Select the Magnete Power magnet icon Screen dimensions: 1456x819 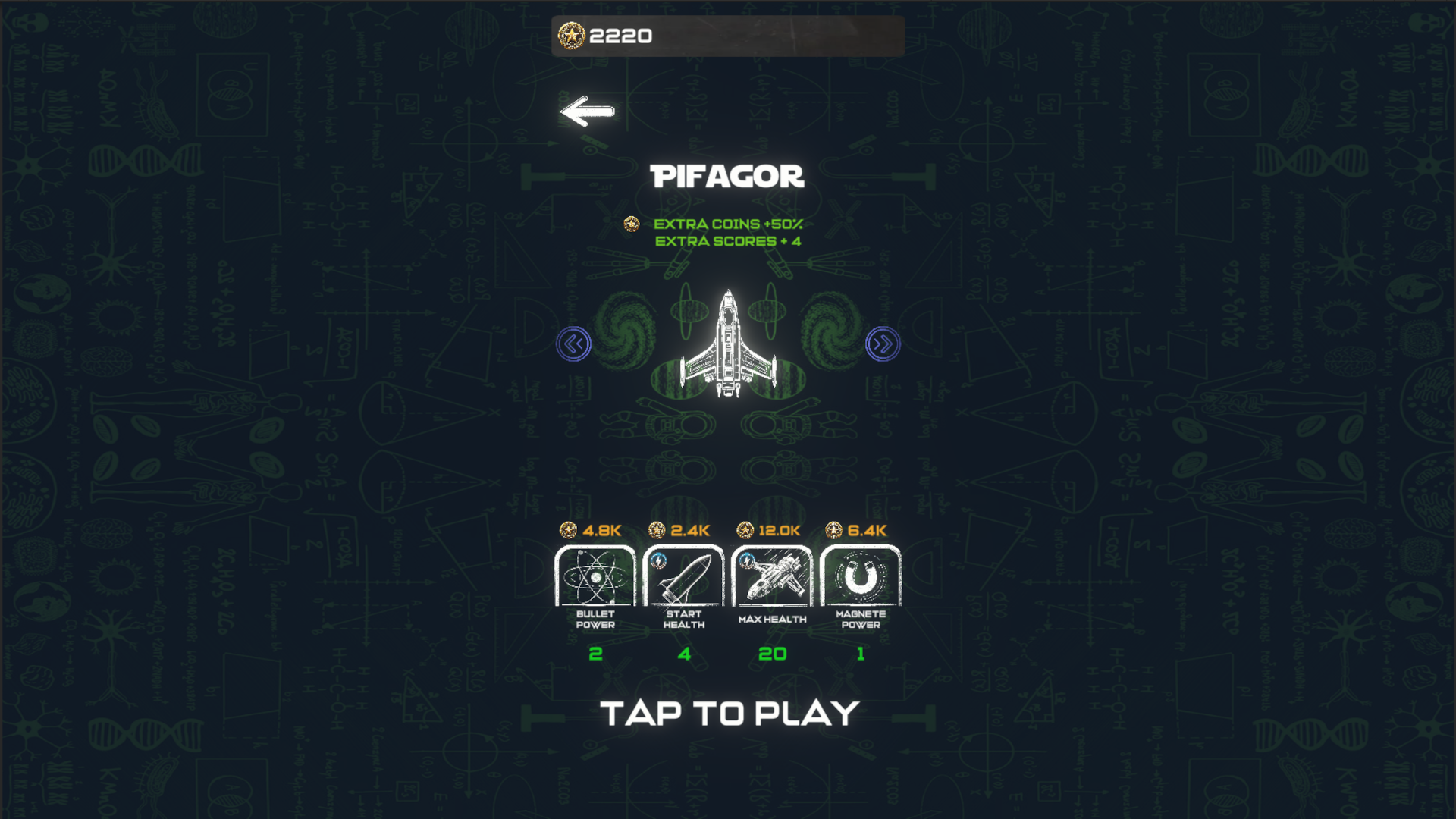tap(861, 576)
